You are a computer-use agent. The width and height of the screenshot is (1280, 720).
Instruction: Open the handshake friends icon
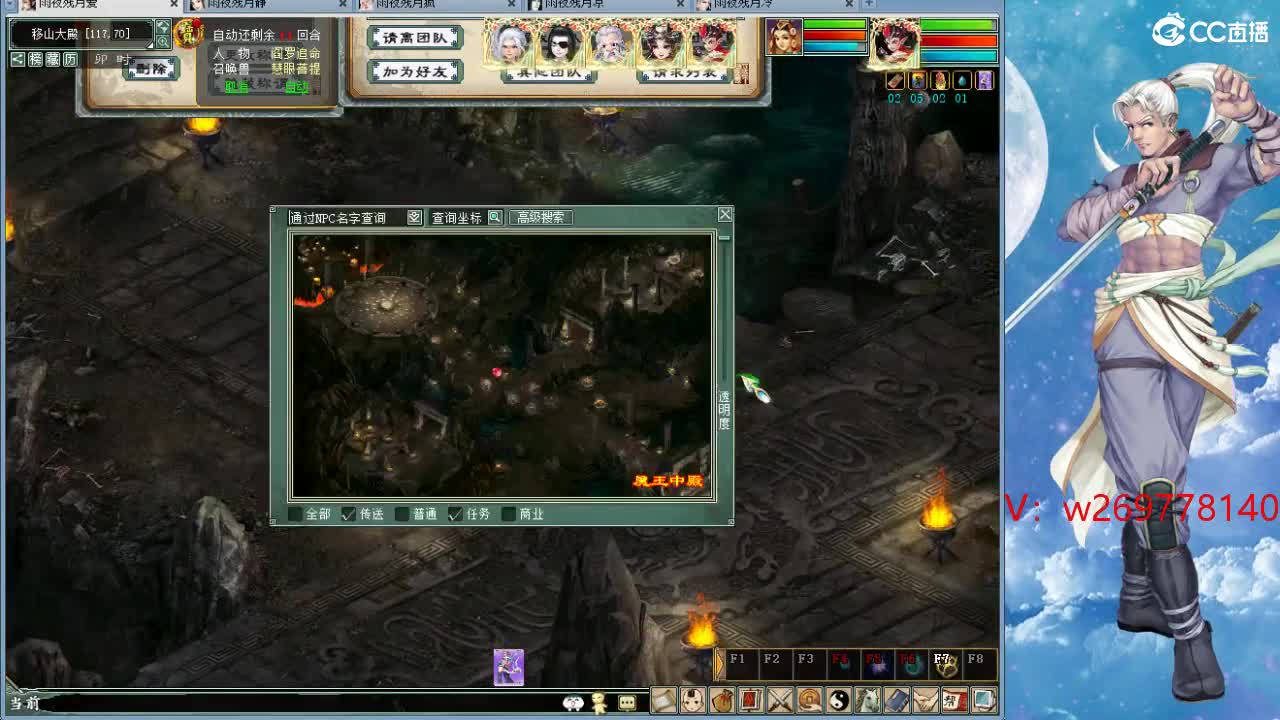[x=925, y=700]
